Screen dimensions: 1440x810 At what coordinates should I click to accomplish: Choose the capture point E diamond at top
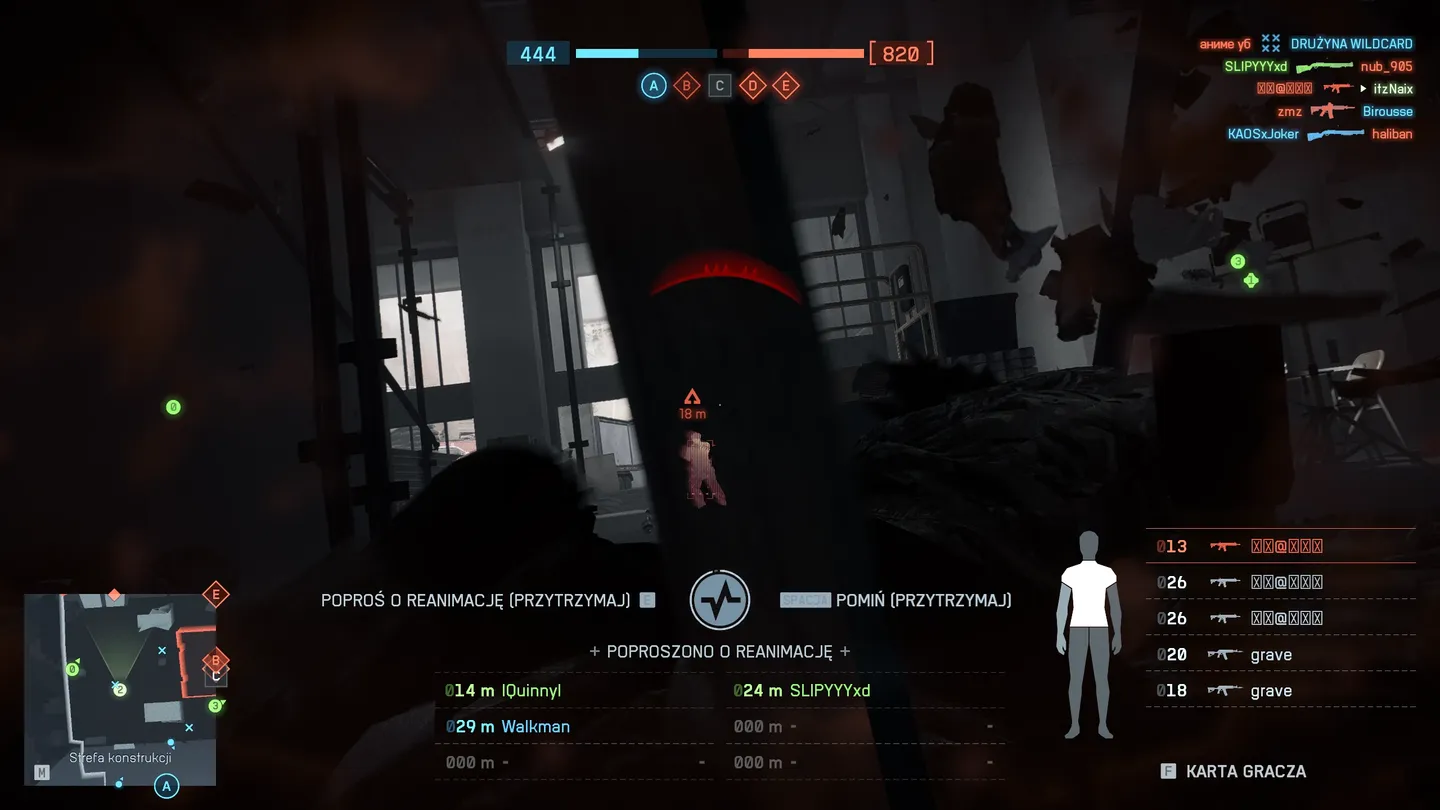tap(786, 86)
